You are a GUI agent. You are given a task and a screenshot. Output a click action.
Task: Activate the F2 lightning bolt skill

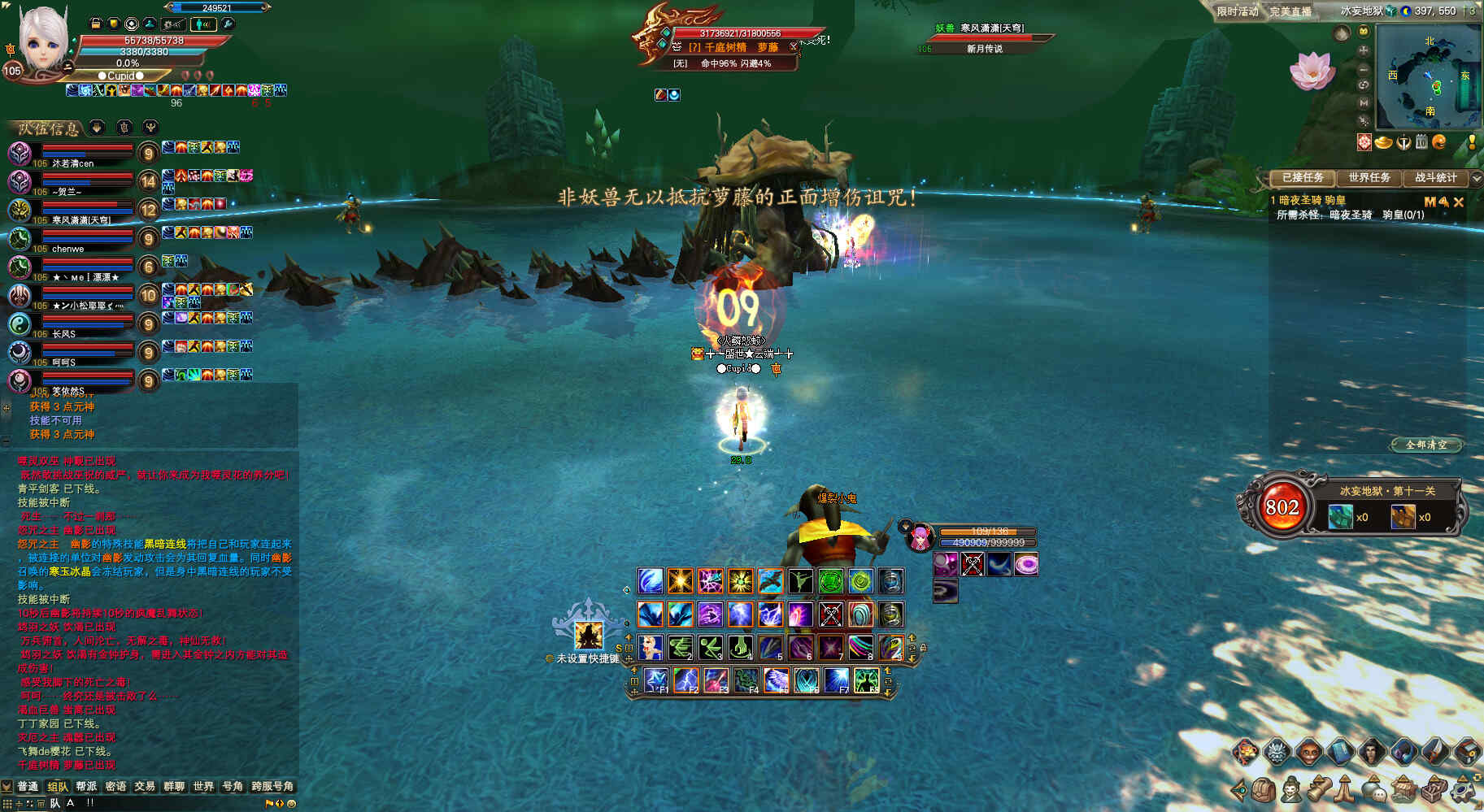click(x=685, y=680)
